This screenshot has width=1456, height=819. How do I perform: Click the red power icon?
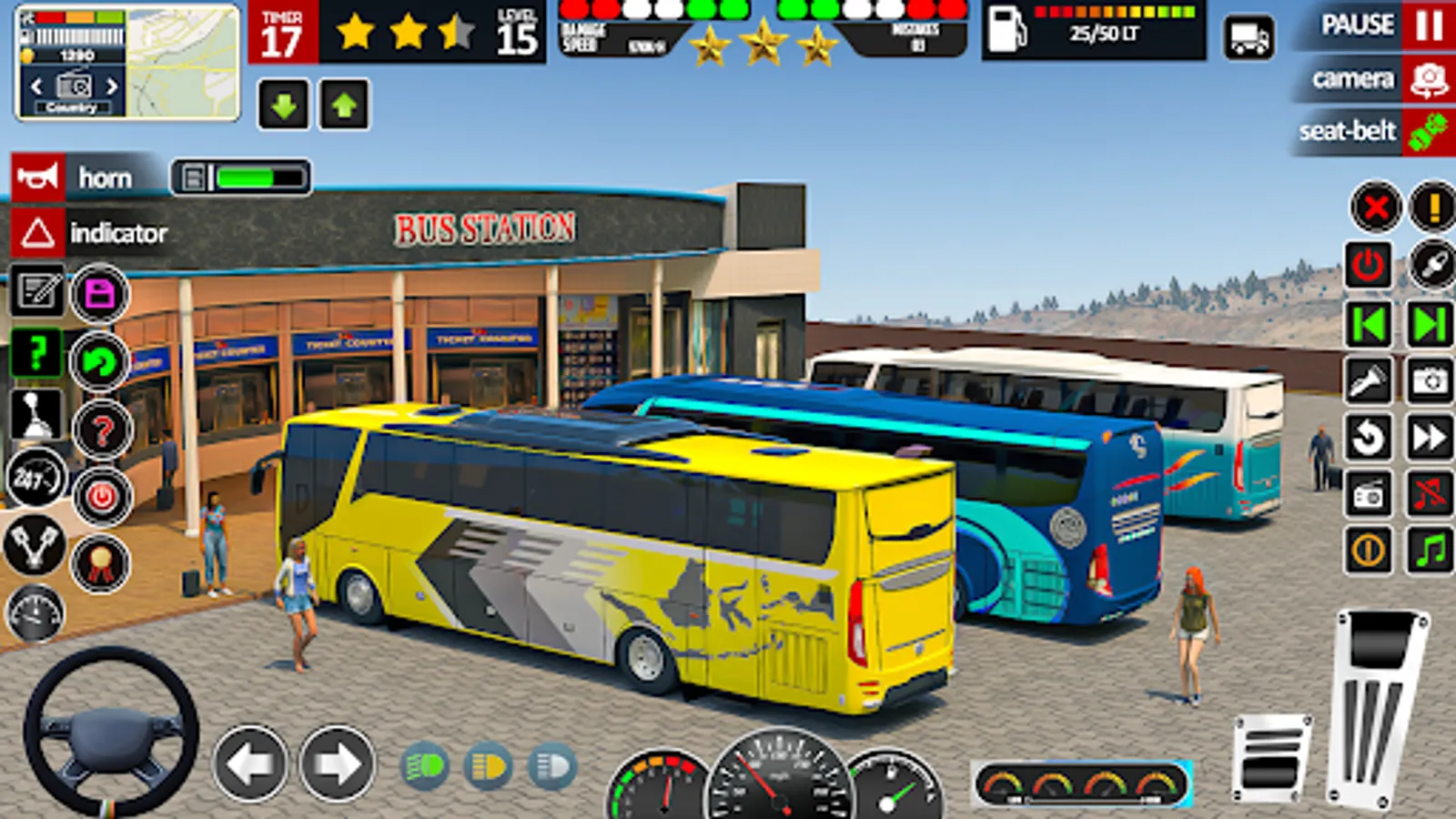click(1369, 266)
